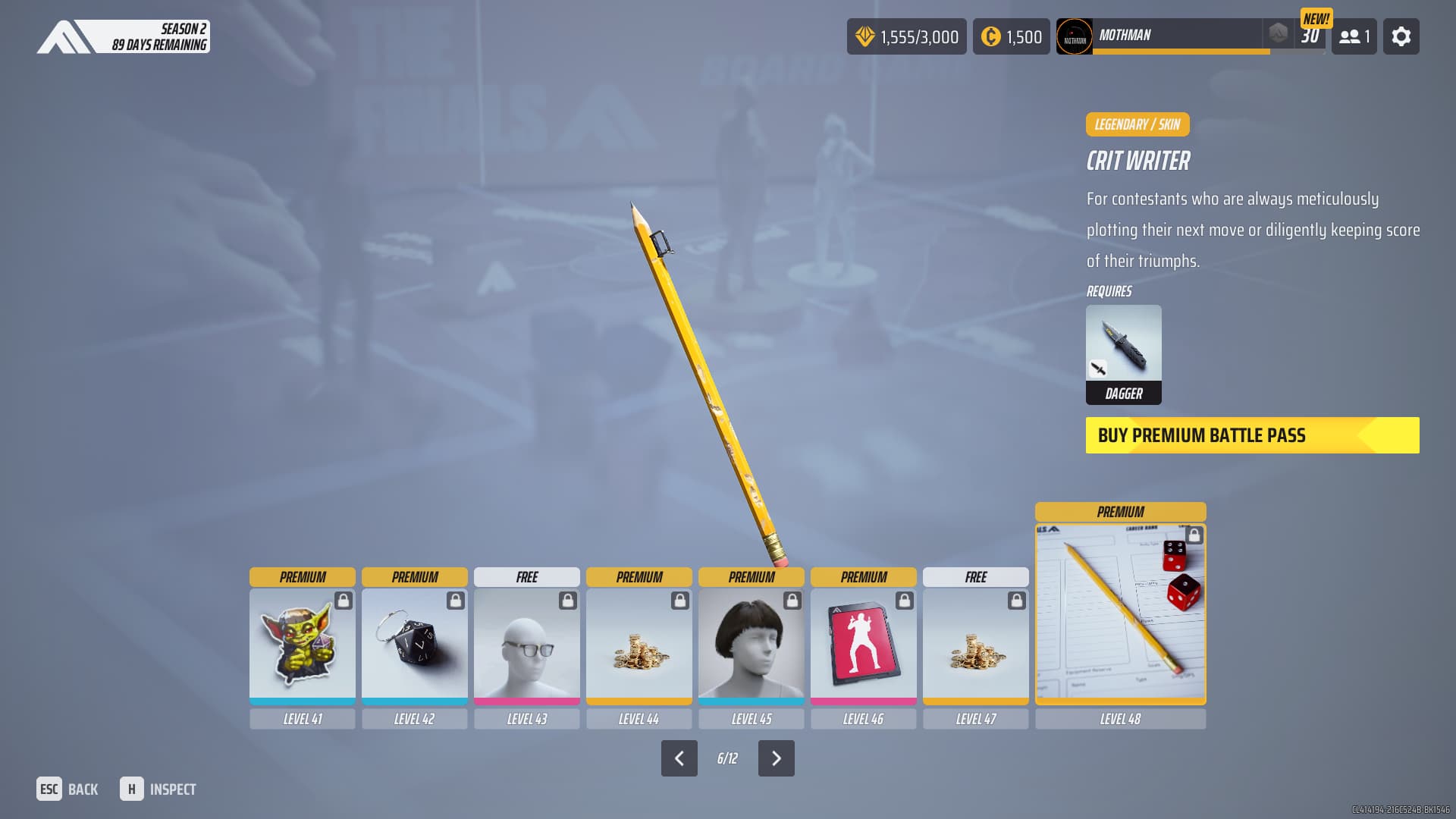Select the goblin sticker level 41 reward
This screenshot has width=1456, height=819.
(303, 645)
